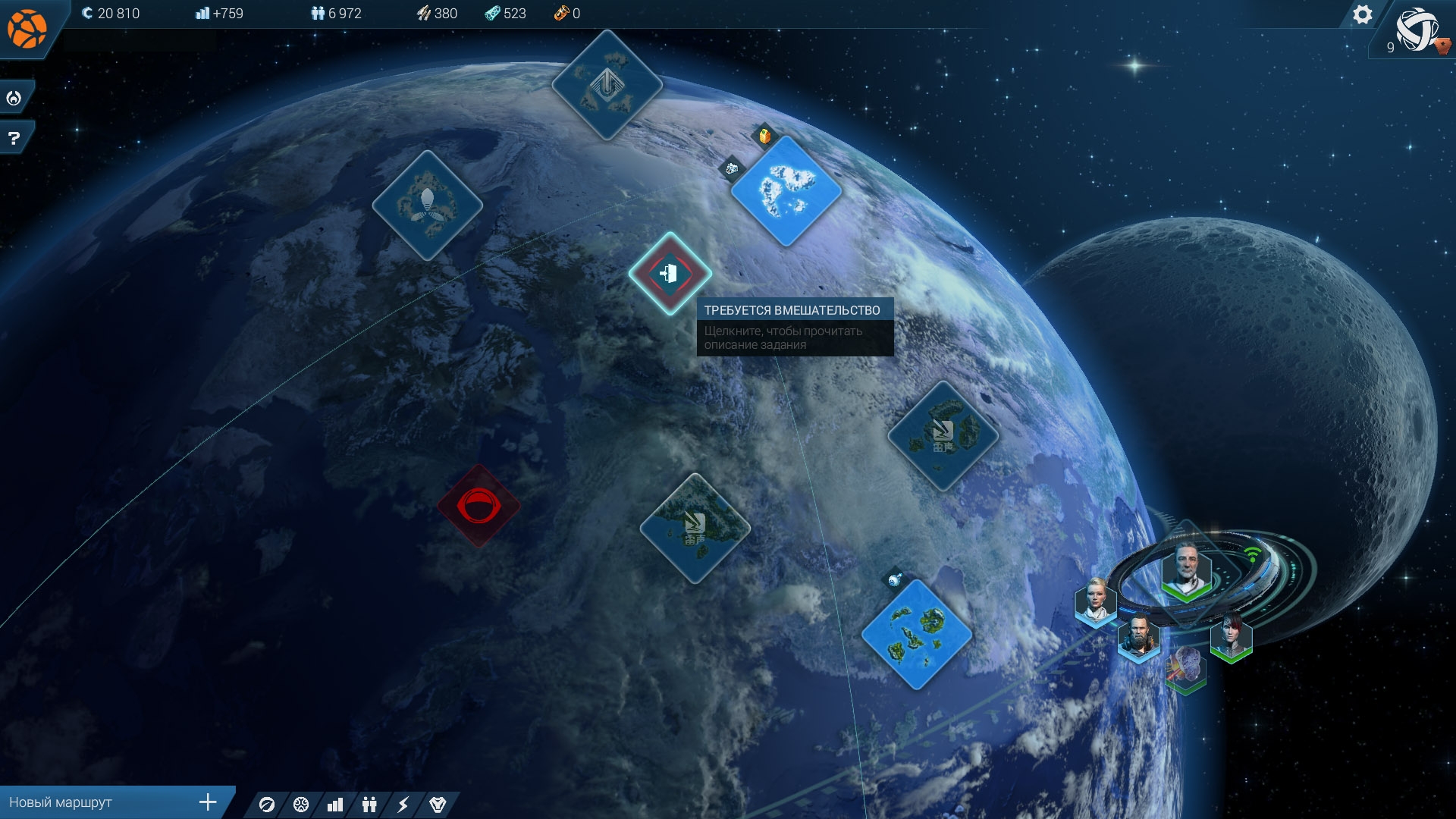Select the leaf overview toolbar icon
Screen dimensions: 1456x819
coord(267,805)
